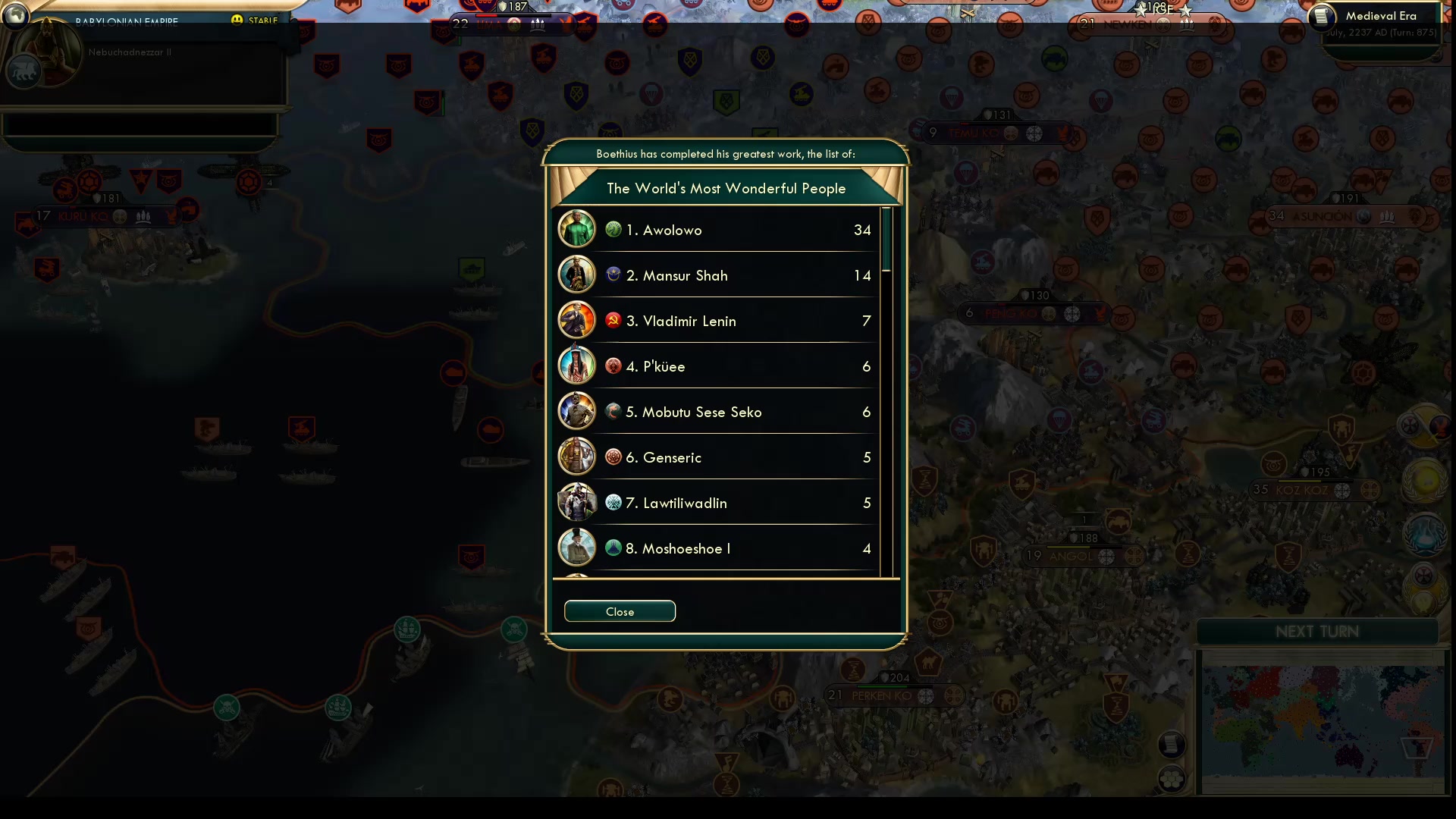1456x819 pixels.
Task: Click the globe view icon top left
Action: pyautogui.click(x=15, y=17)
